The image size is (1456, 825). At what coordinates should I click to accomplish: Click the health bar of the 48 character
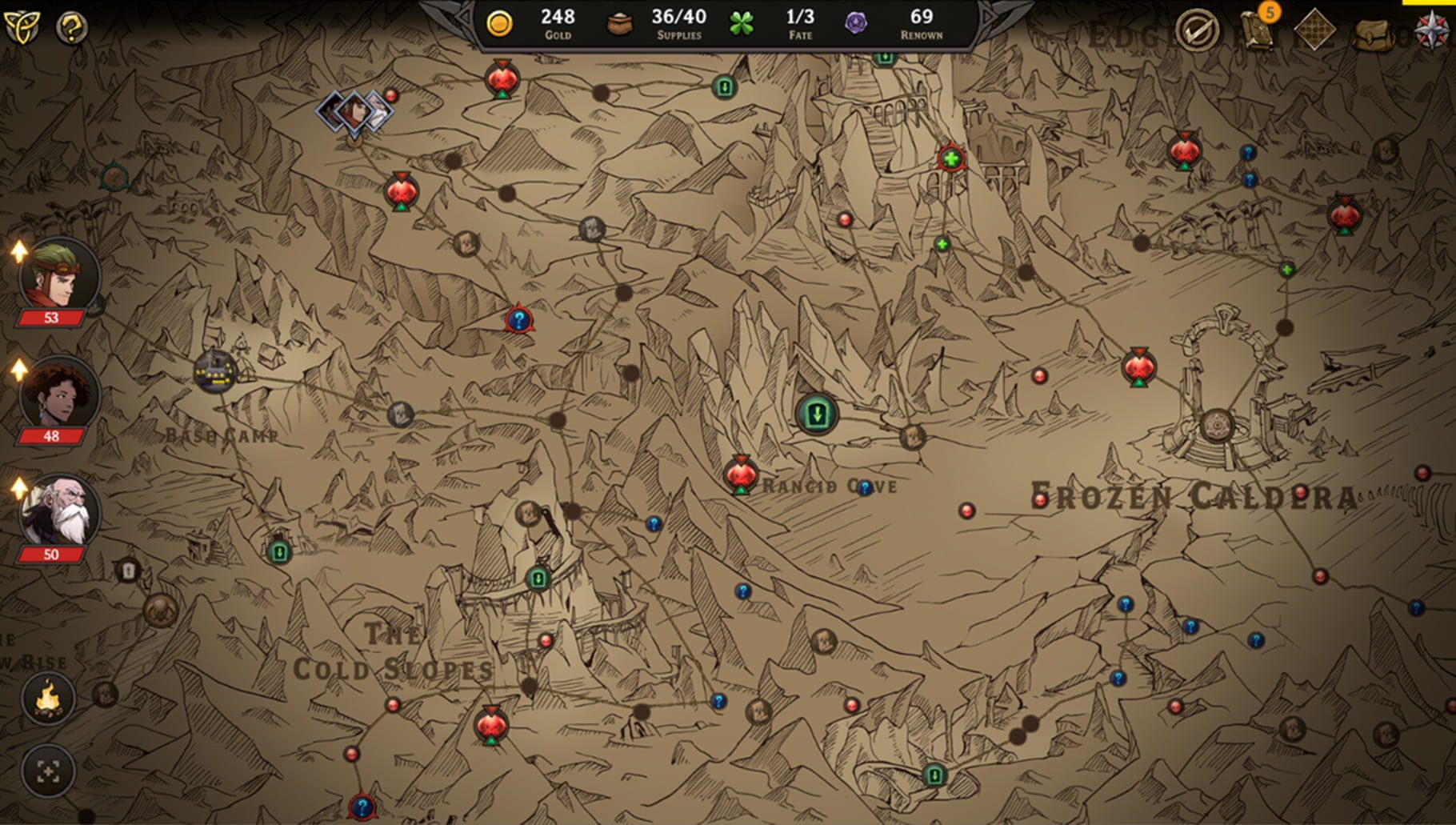point(52,436)
